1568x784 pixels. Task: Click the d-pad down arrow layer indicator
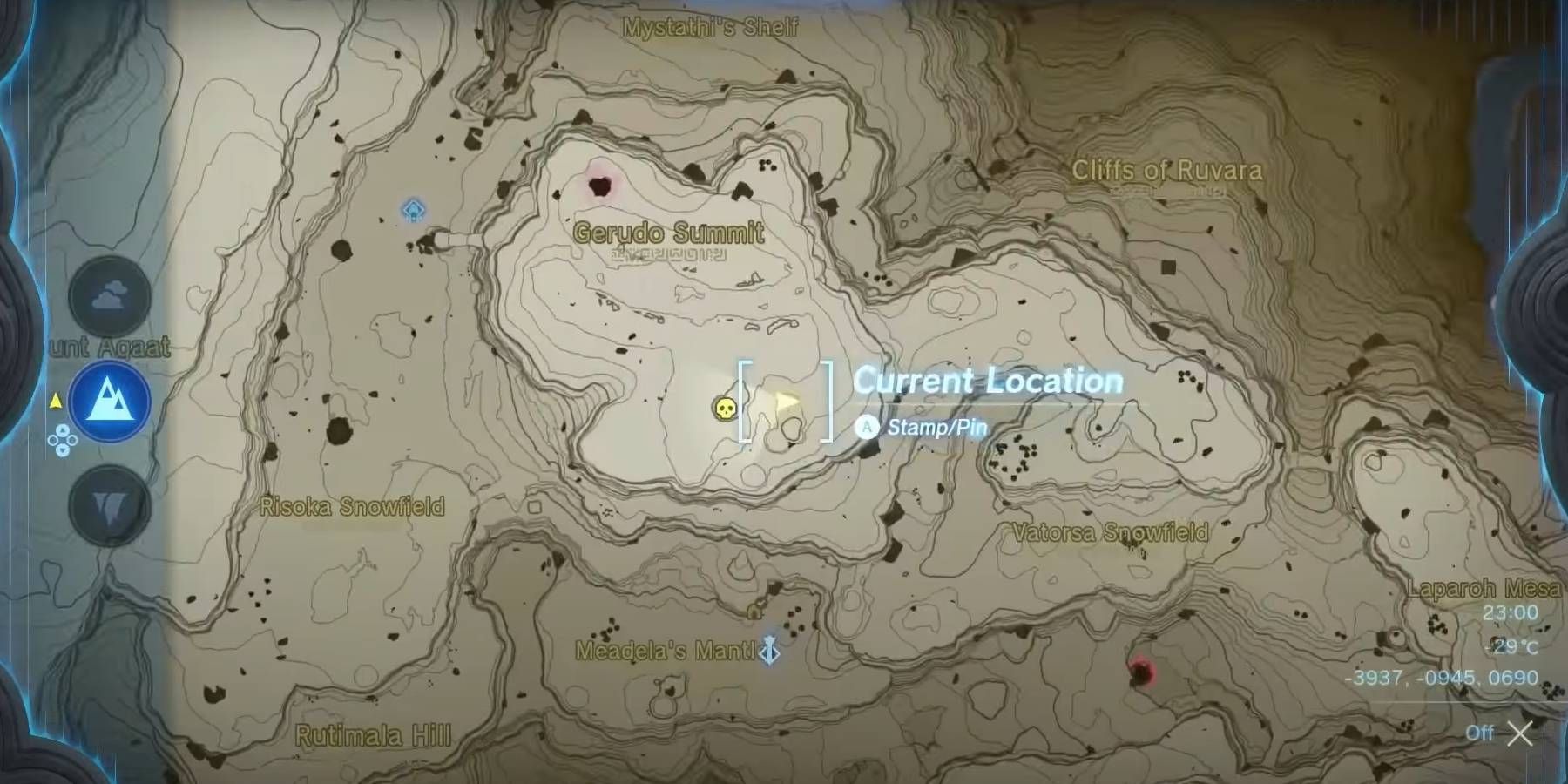click(x=62, y=451)
